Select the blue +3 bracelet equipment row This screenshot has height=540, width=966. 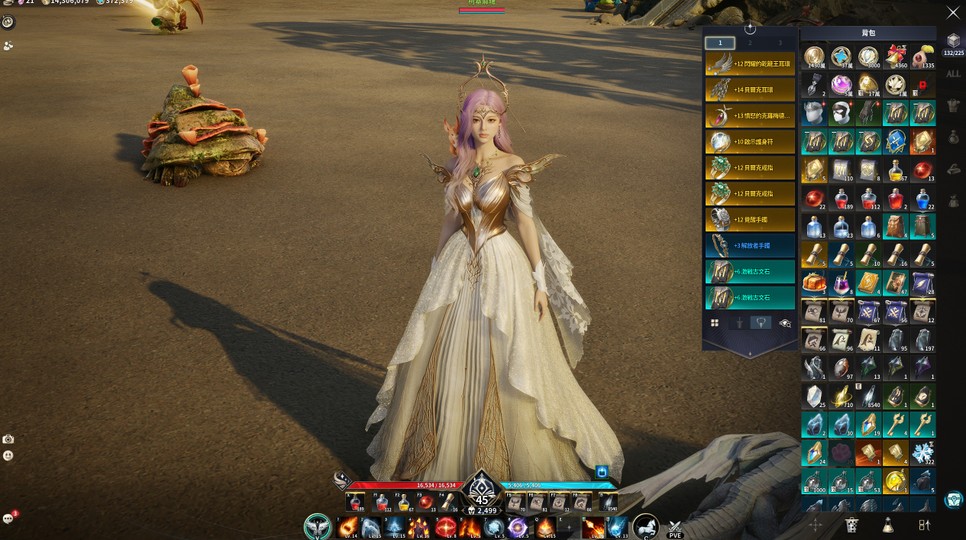coord(750,245)
